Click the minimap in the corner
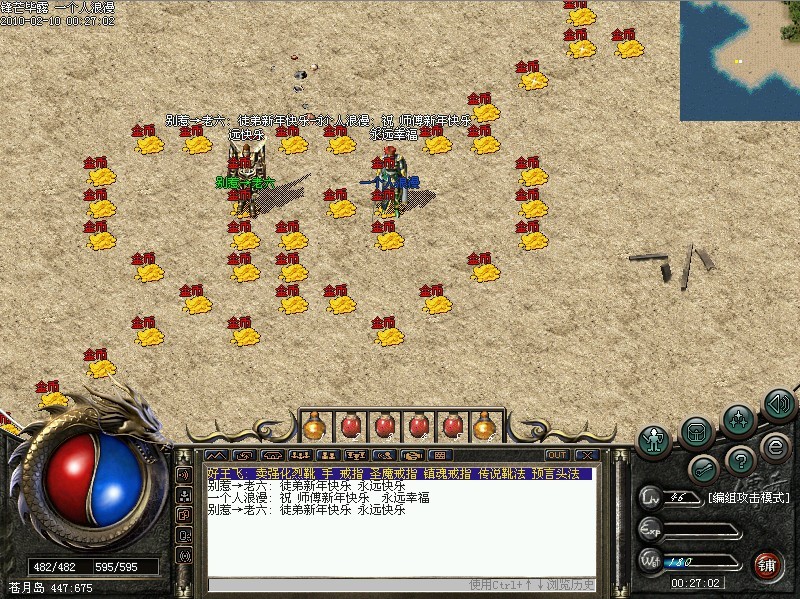The width and height of the screenshot is (800, 599). [x=740, y=60]
